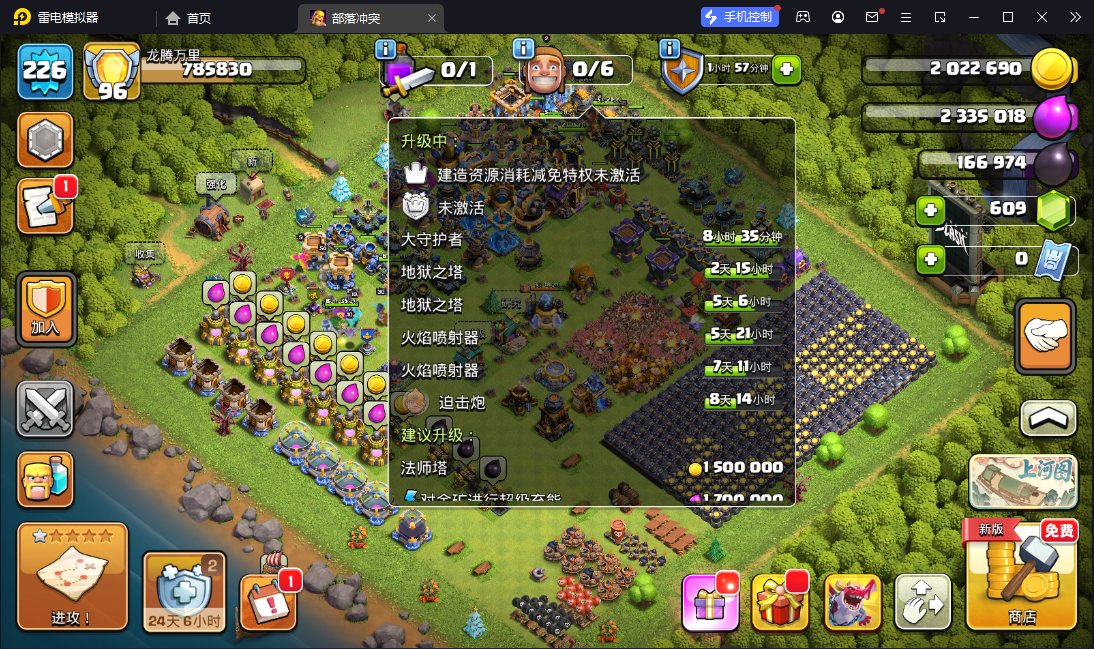Tap the 加入 clan shield button
The width and height of the screenshot is (1094, 649).
coord(46,308)
